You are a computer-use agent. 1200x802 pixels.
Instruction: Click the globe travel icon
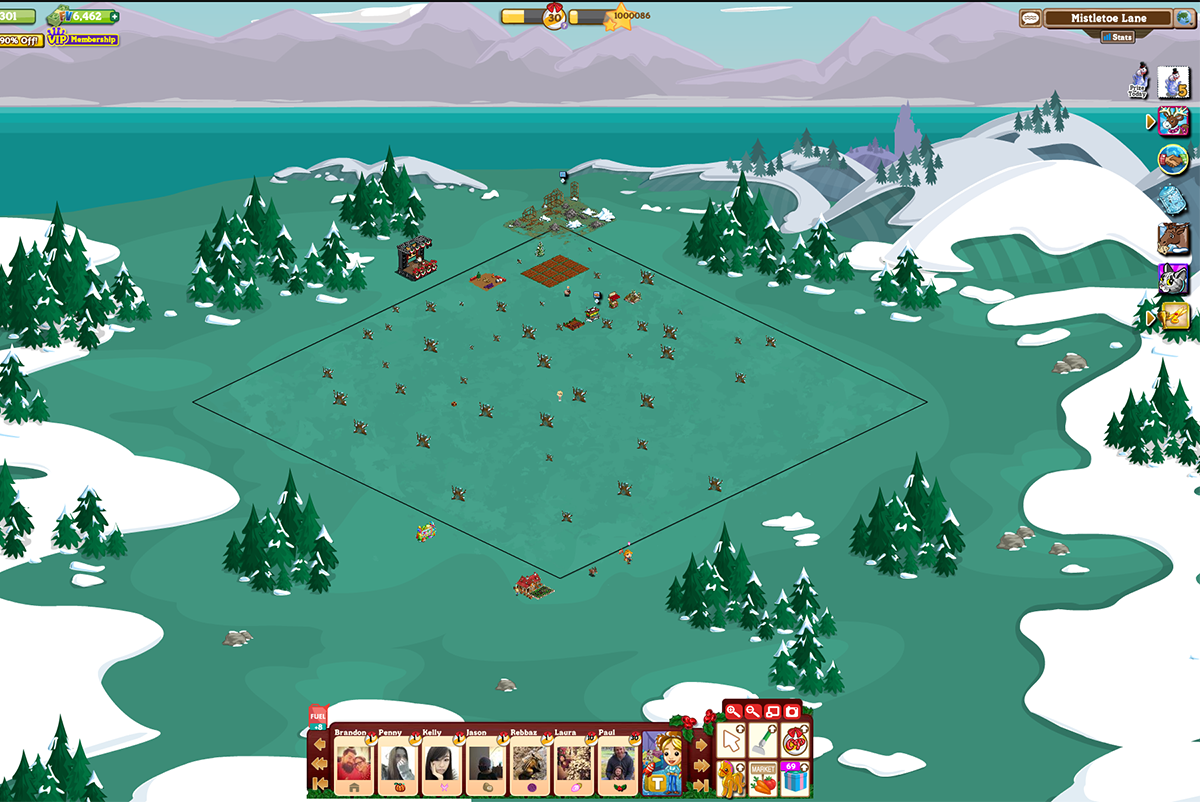1173,159
